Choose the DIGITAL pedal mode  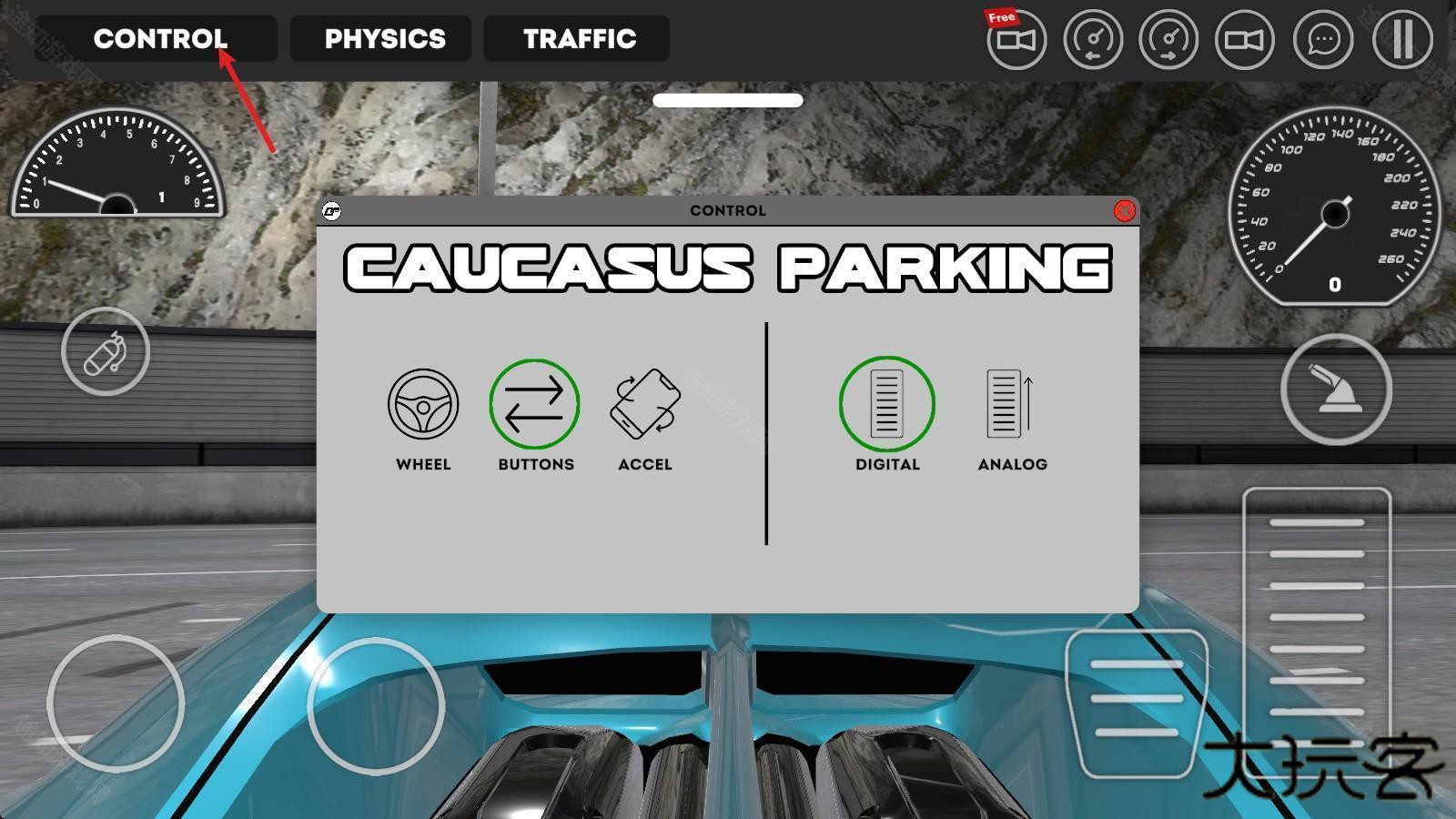pos(886,405)
